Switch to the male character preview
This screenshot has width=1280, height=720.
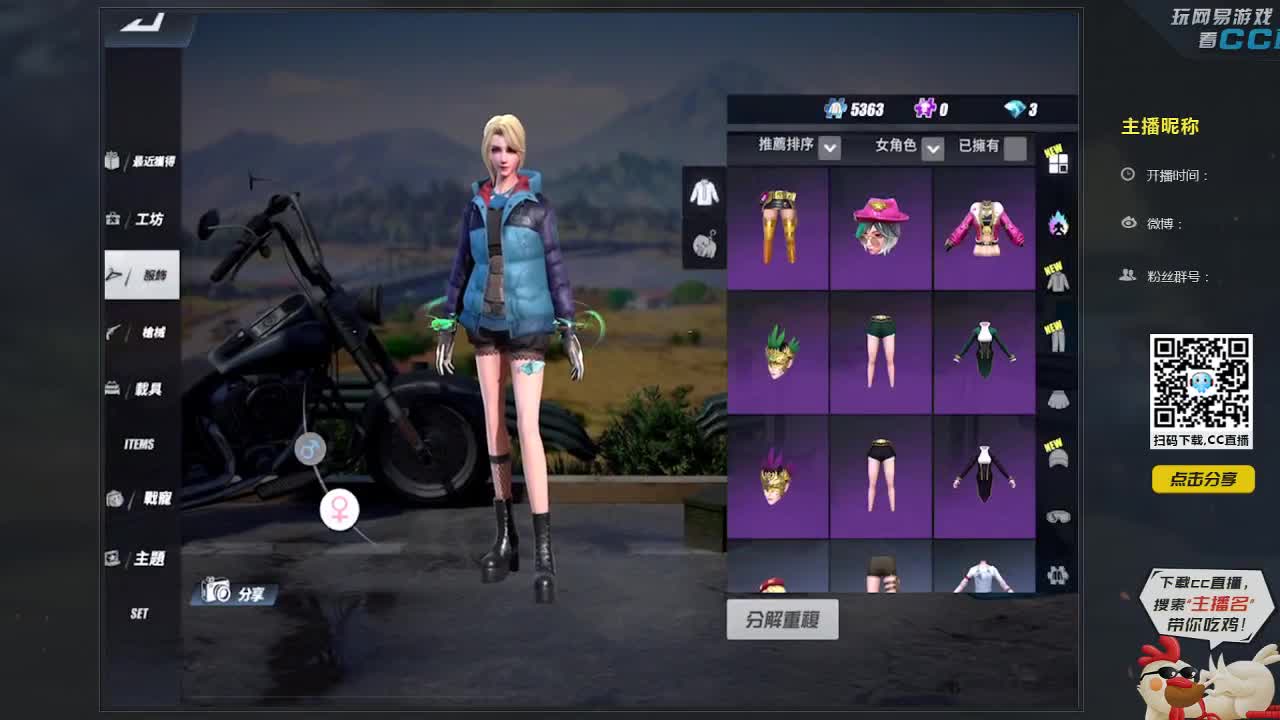coord(313,449)
